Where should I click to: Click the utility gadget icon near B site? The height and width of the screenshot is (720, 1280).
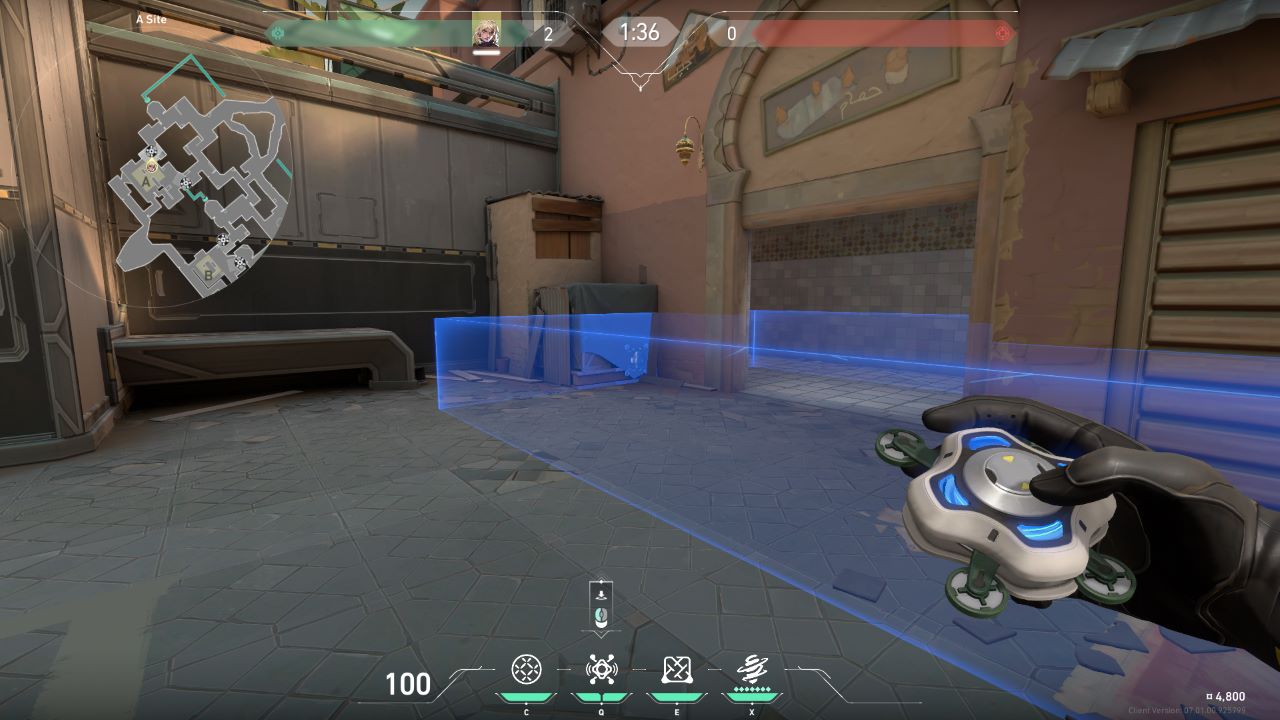[x=239, y=262]
